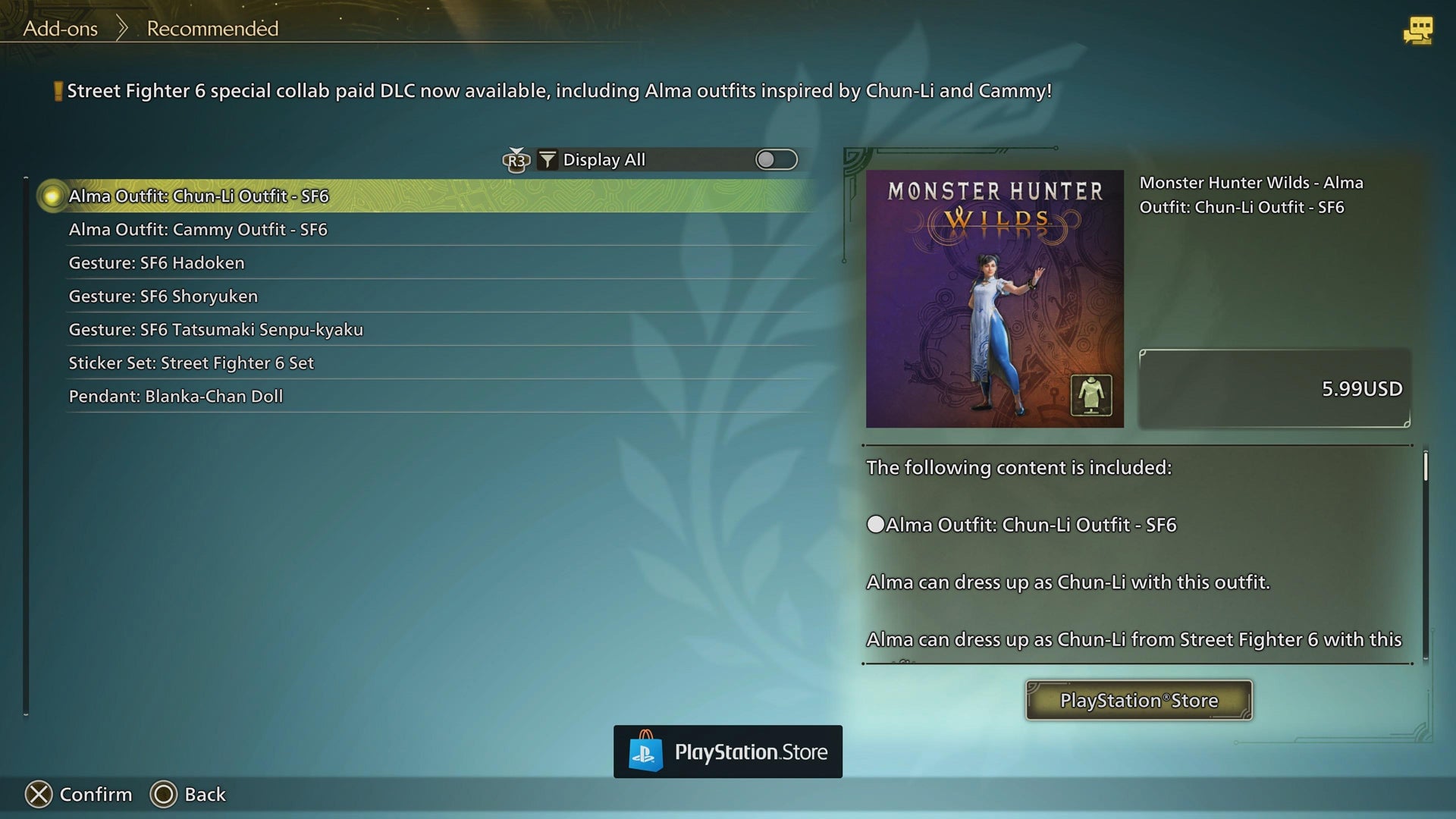Toggle the Display All switch

point(776,159)
